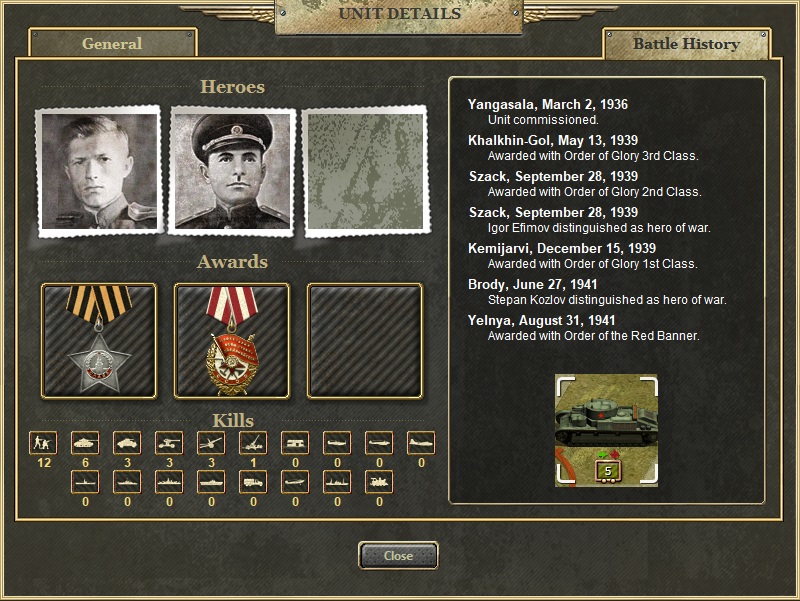Select the infantry kills icon
Screen dimensions: 800x601
43,443
